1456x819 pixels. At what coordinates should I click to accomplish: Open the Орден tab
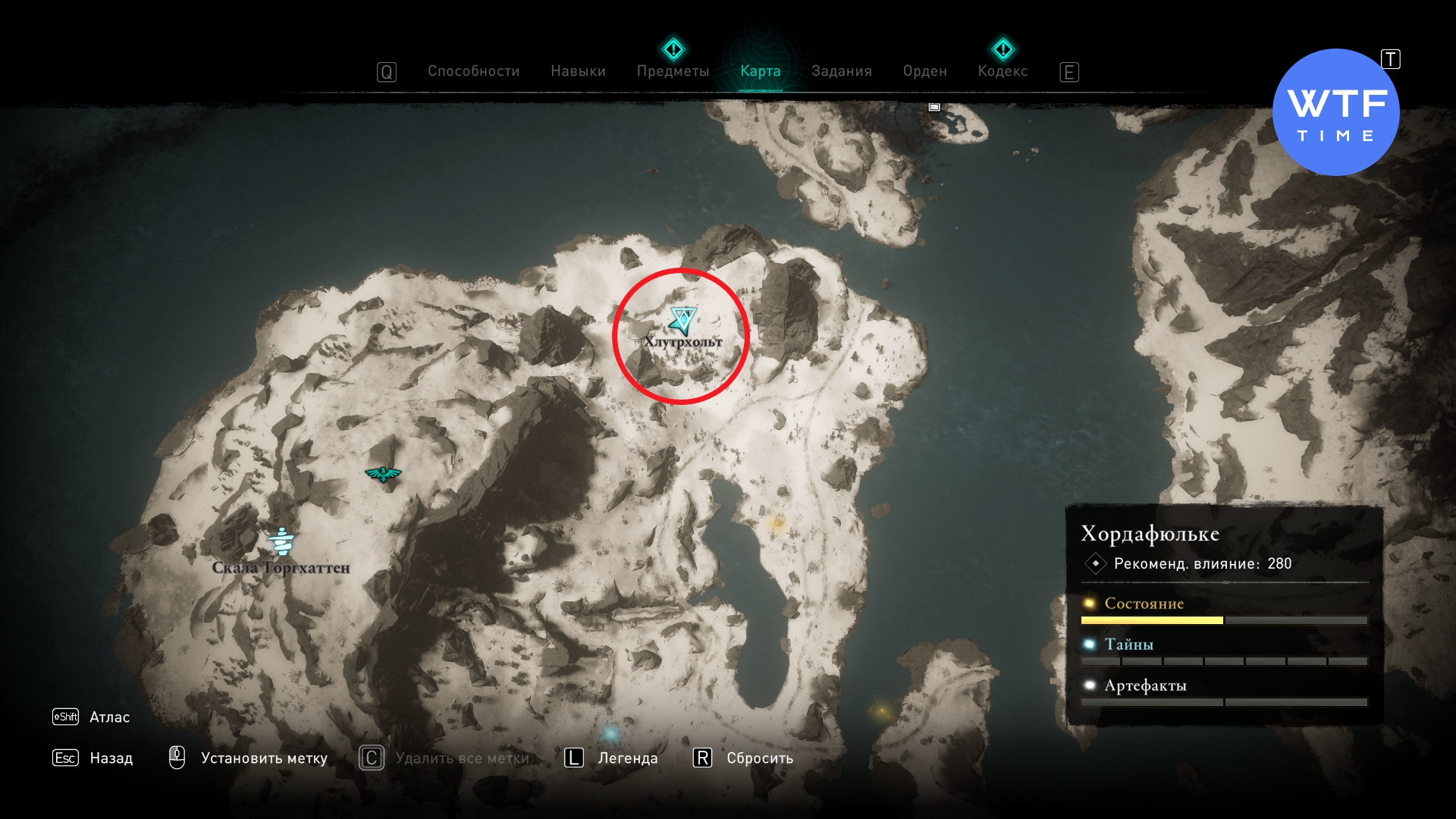[x=924, y=71]
